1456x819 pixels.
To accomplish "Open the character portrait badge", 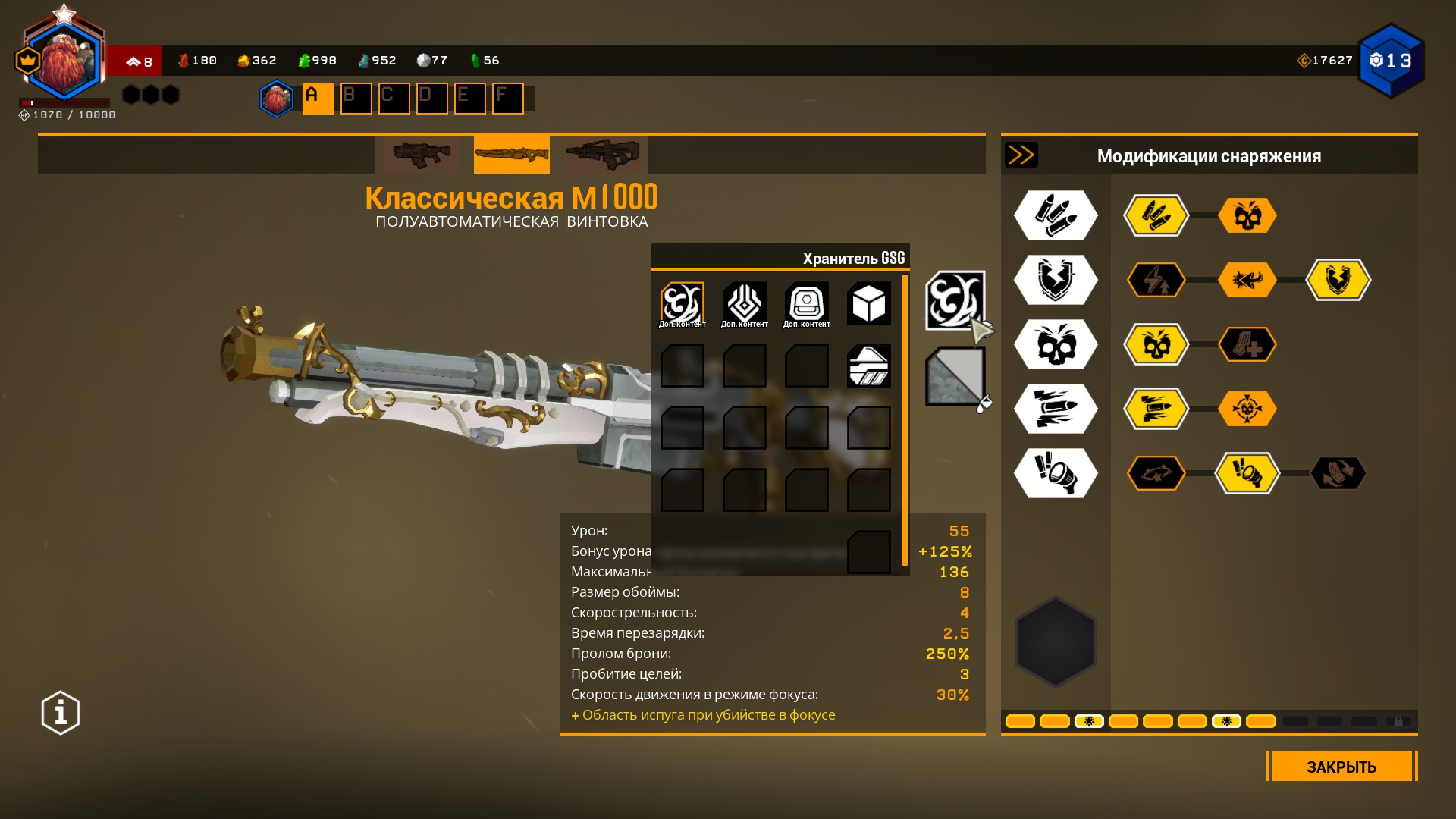I will click(x=64, y=61).
